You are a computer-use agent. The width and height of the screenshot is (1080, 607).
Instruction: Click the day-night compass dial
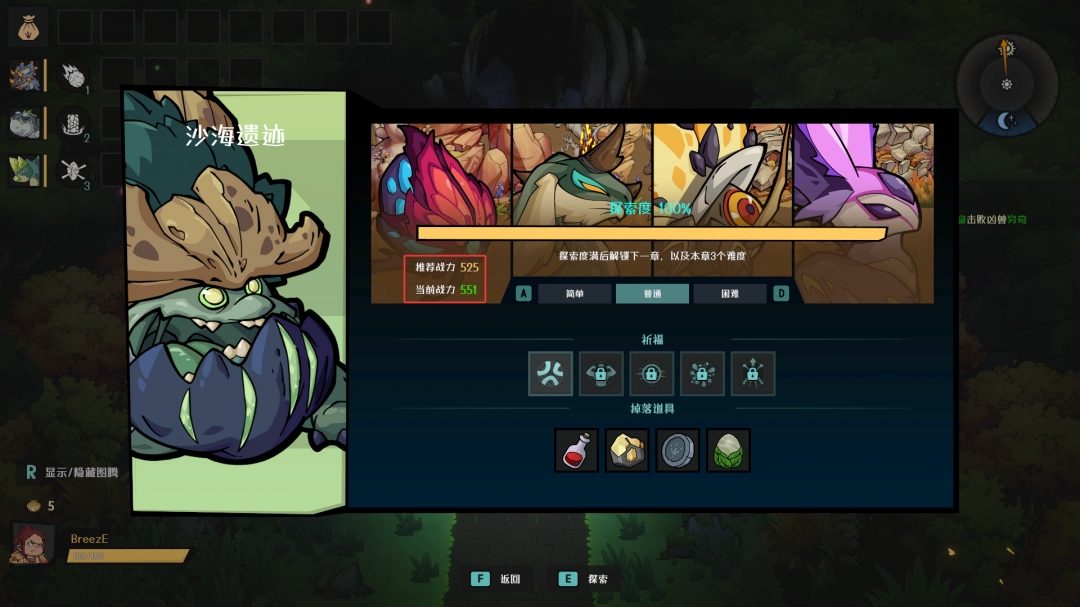1006,85
